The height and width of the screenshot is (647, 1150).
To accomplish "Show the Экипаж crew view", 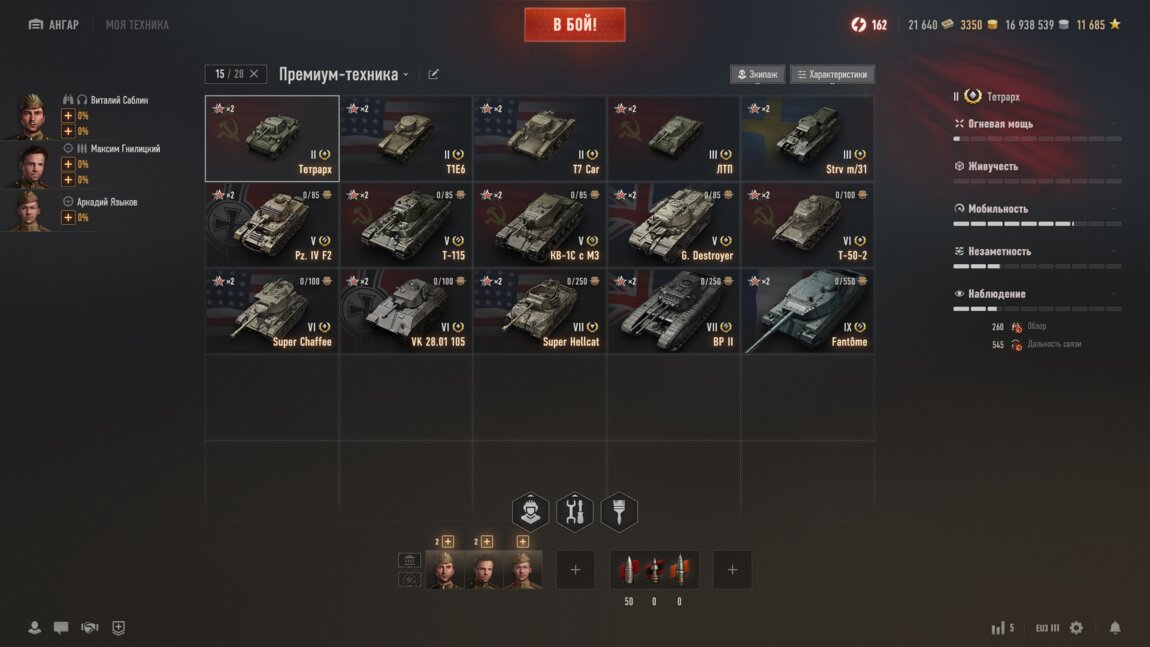I will coord(757,74).
